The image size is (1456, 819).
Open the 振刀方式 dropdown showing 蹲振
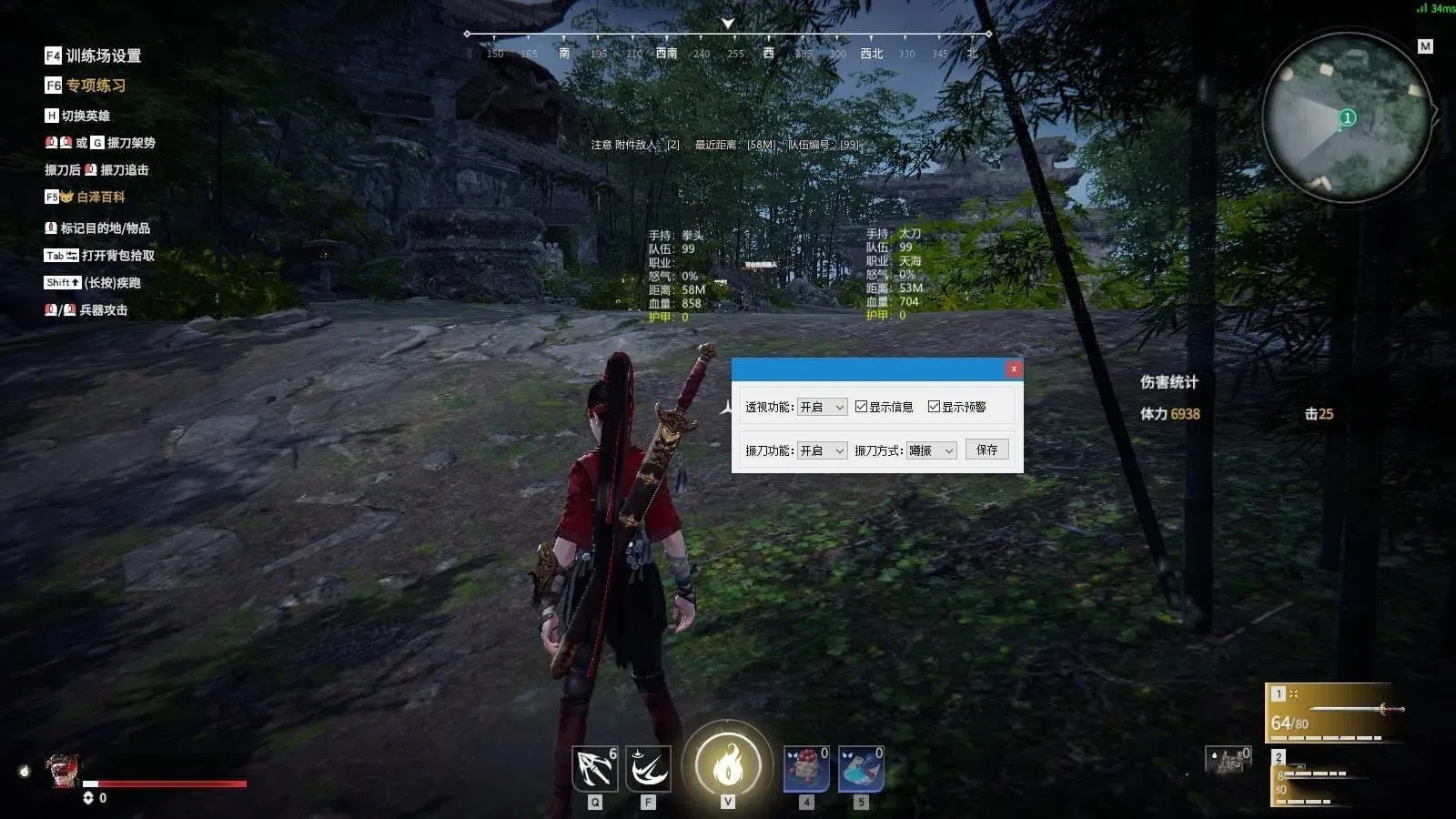(930, 449)
